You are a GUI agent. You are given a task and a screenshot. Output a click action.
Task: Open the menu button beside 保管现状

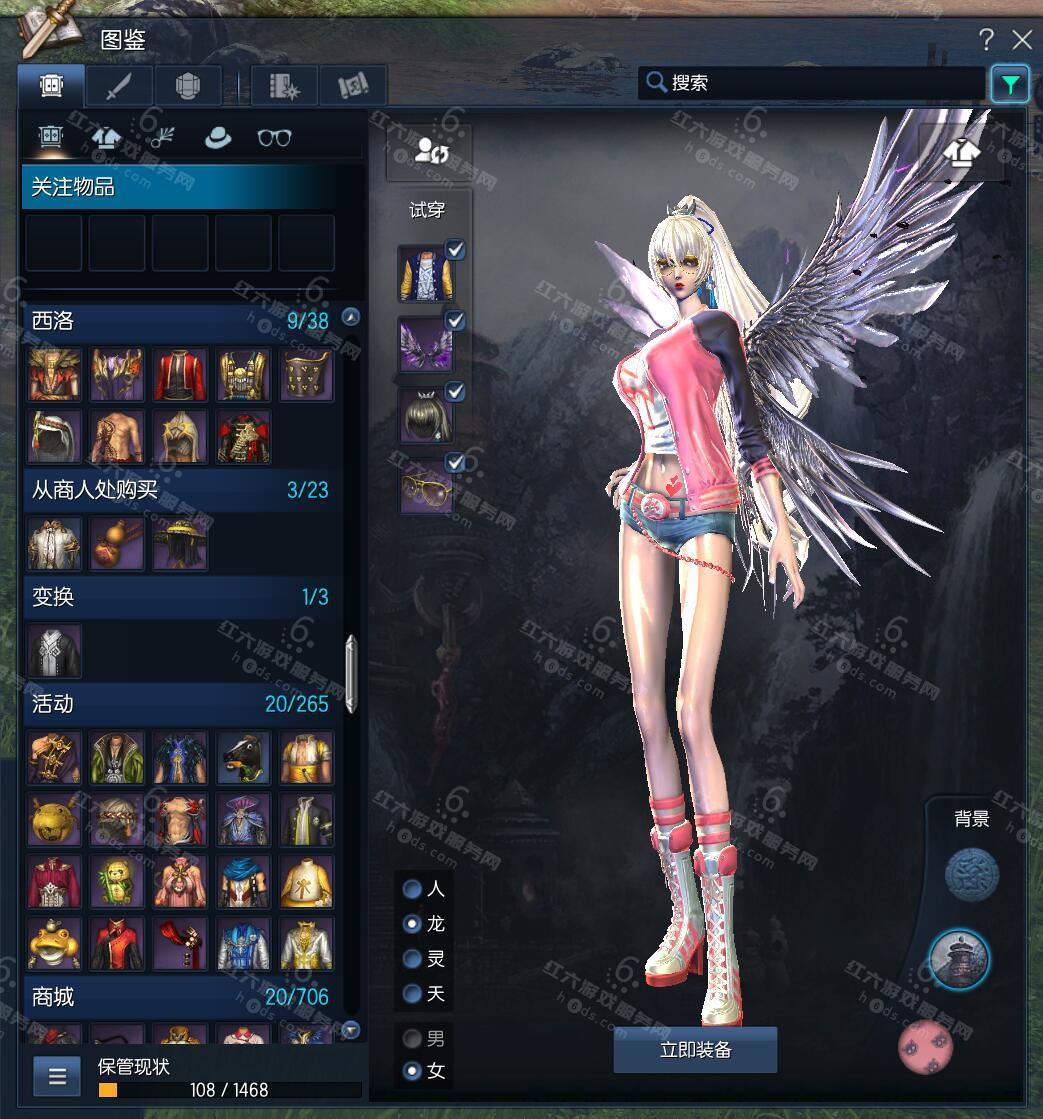click(57, 1076)
